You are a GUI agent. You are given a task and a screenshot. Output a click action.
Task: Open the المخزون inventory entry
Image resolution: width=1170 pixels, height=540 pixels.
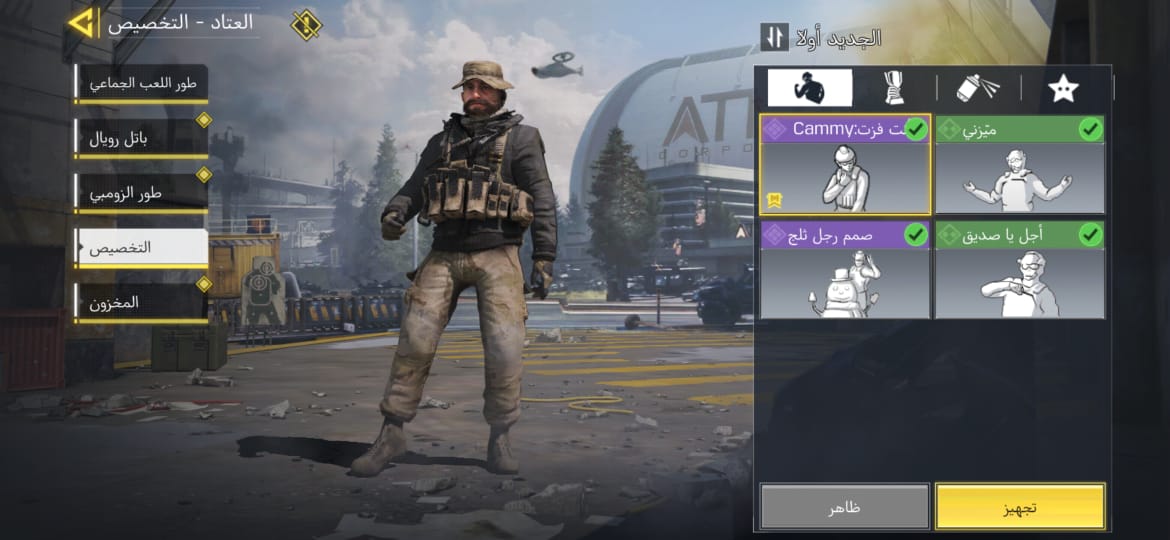(141, 301)
